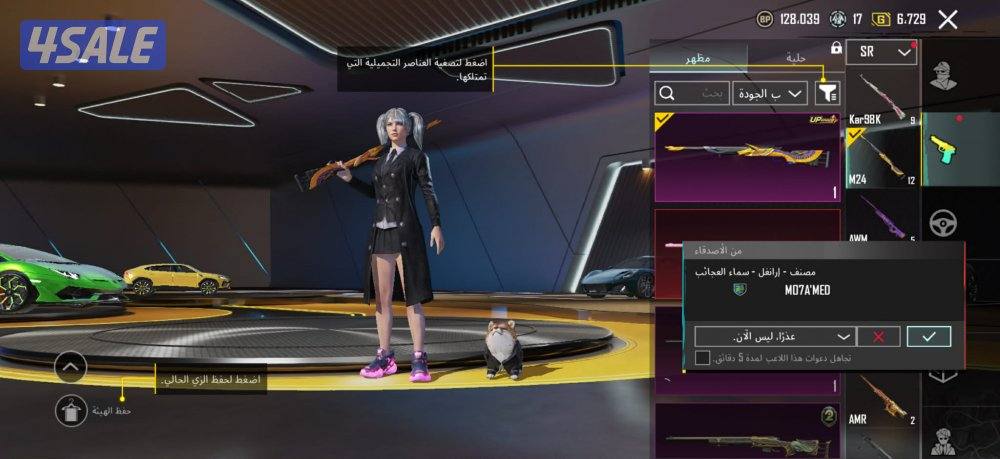The image size is (1000, 459).
Task: Tick the ignore invites for 5 minutes checkbox
Action: pyautogui.click(x=703, y=357)
